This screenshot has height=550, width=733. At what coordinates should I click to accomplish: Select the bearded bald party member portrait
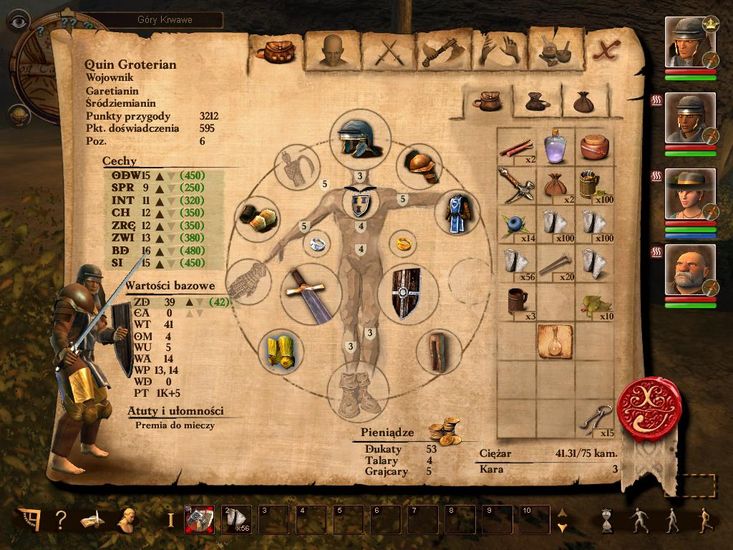coord(689,270)
